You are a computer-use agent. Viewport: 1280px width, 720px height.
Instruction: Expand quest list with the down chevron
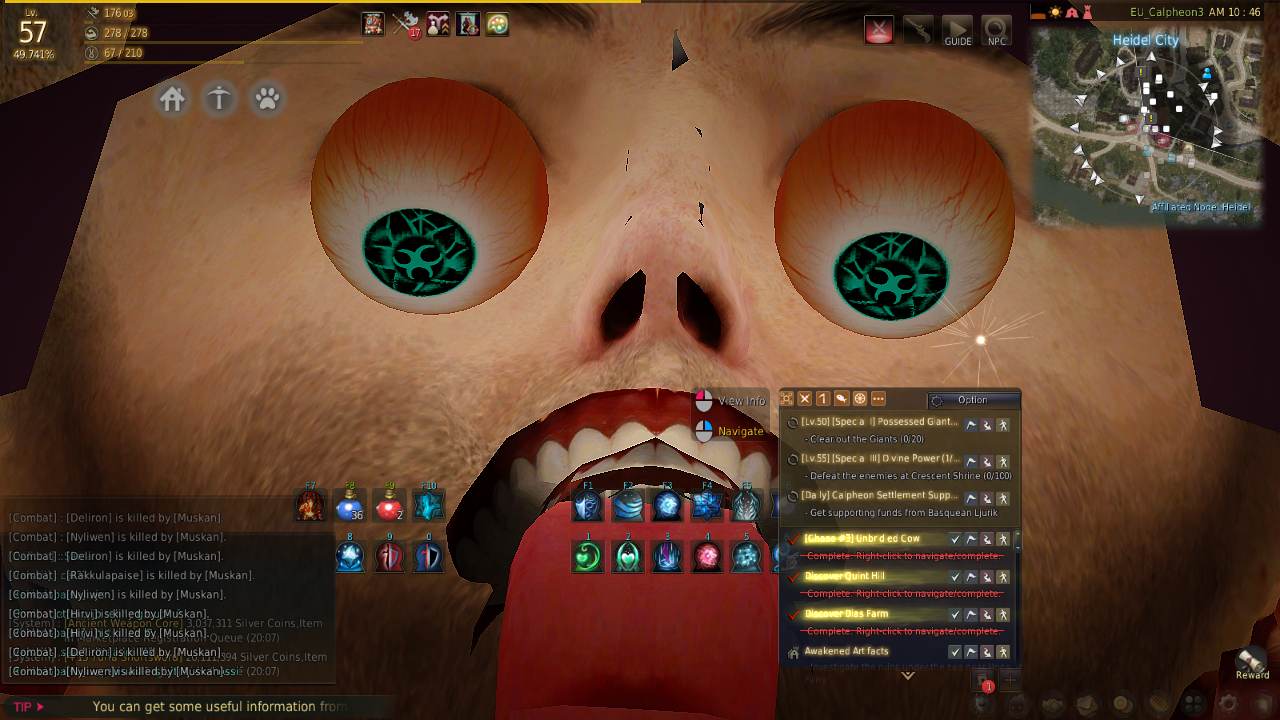[908, 676]
